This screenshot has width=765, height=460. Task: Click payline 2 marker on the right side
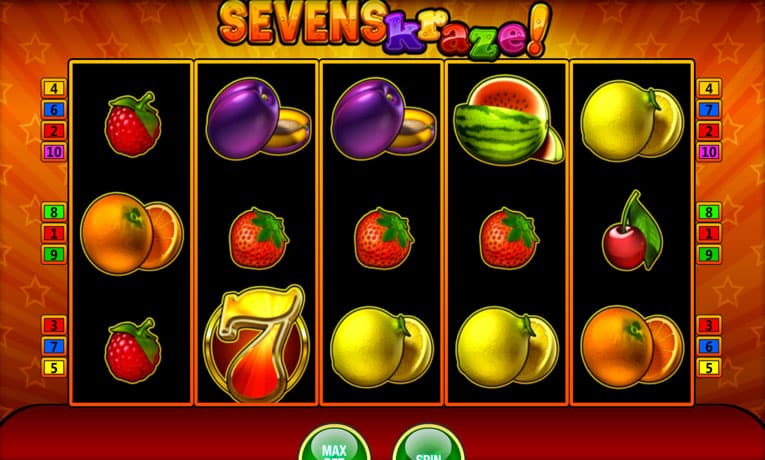tap(709, 131)
